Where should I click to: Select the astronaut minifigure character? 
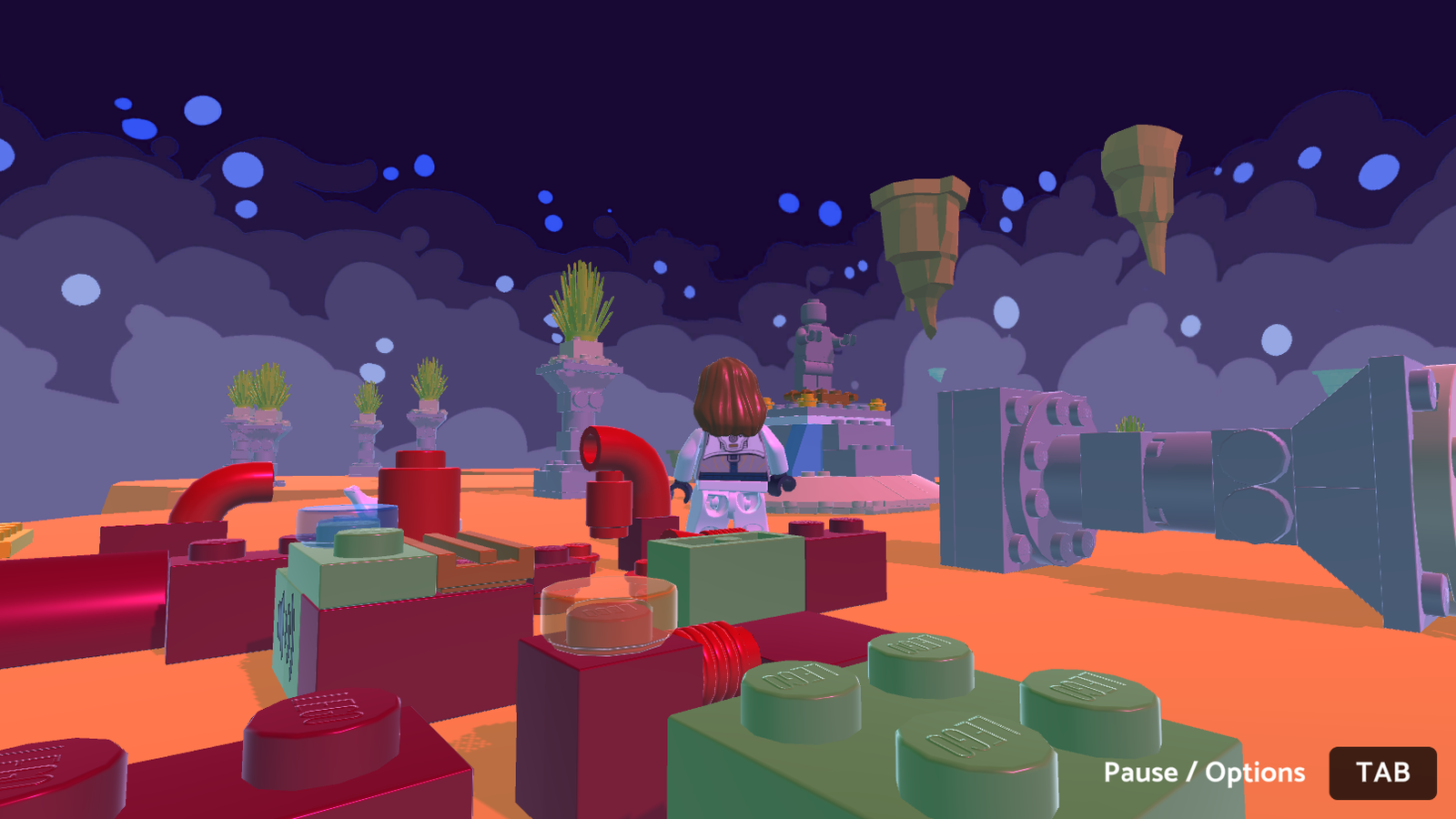728,455
